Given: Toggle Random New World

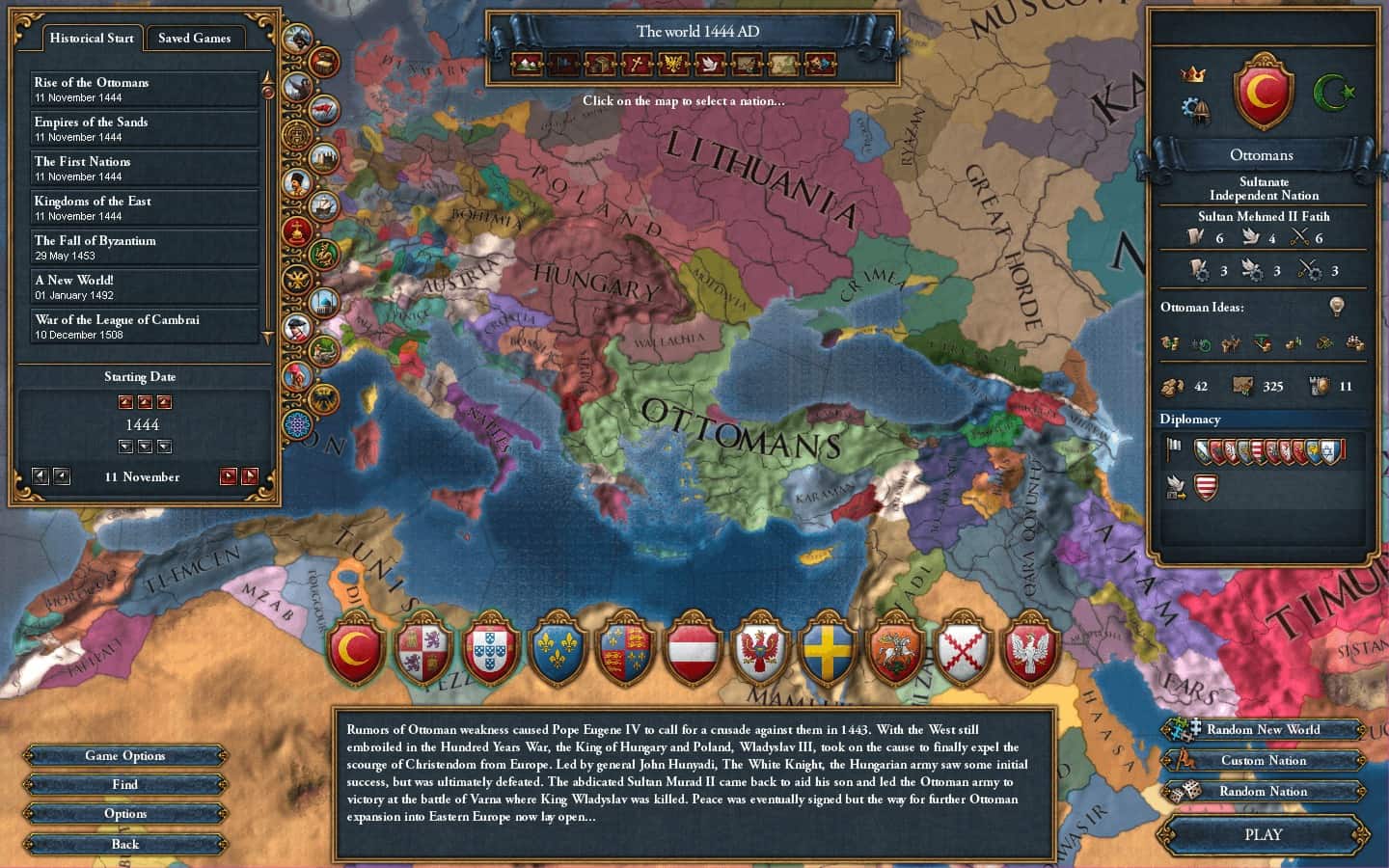Looking at the screenshot, I should [x=1263, y=729].
